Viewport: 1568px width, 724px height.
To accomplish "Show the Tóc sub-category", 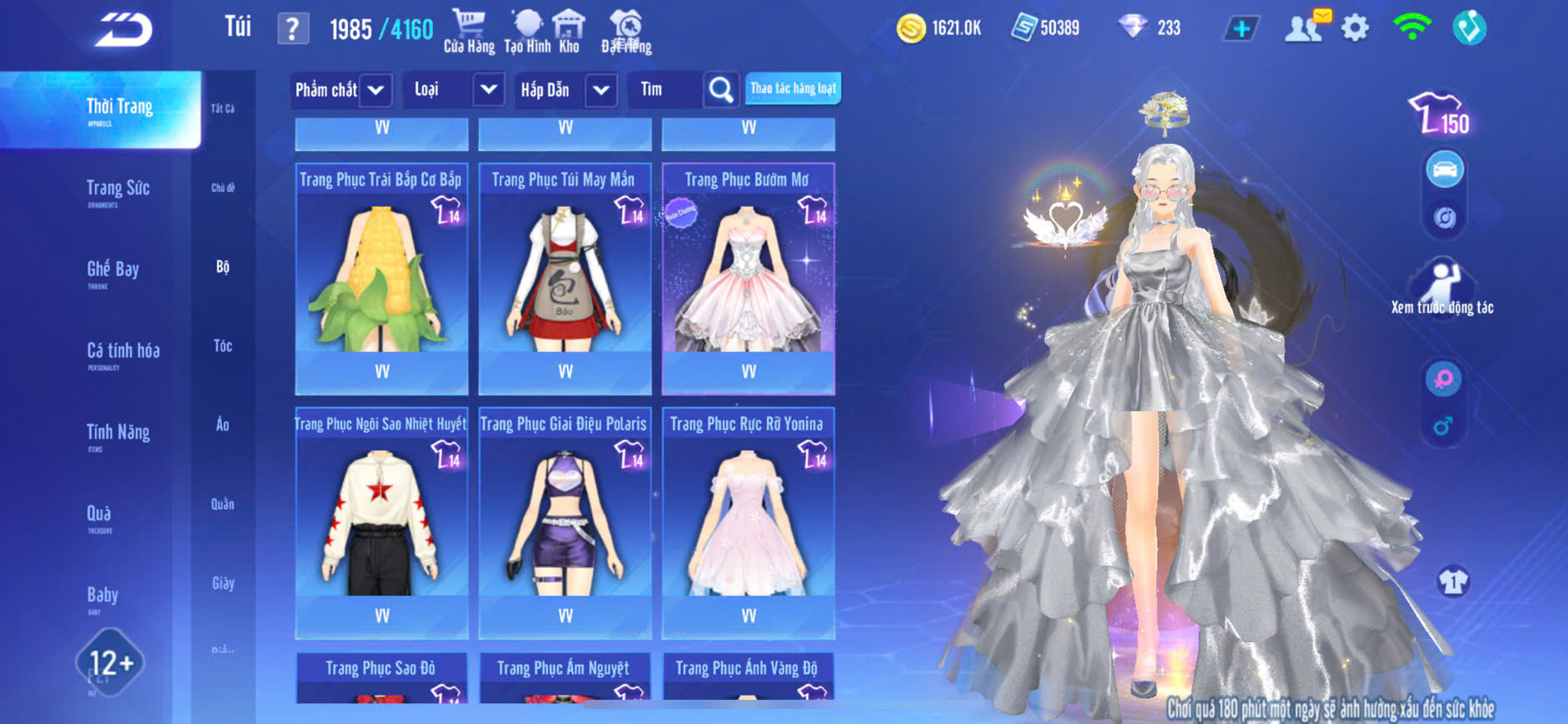I will click(x=222, y=345).
